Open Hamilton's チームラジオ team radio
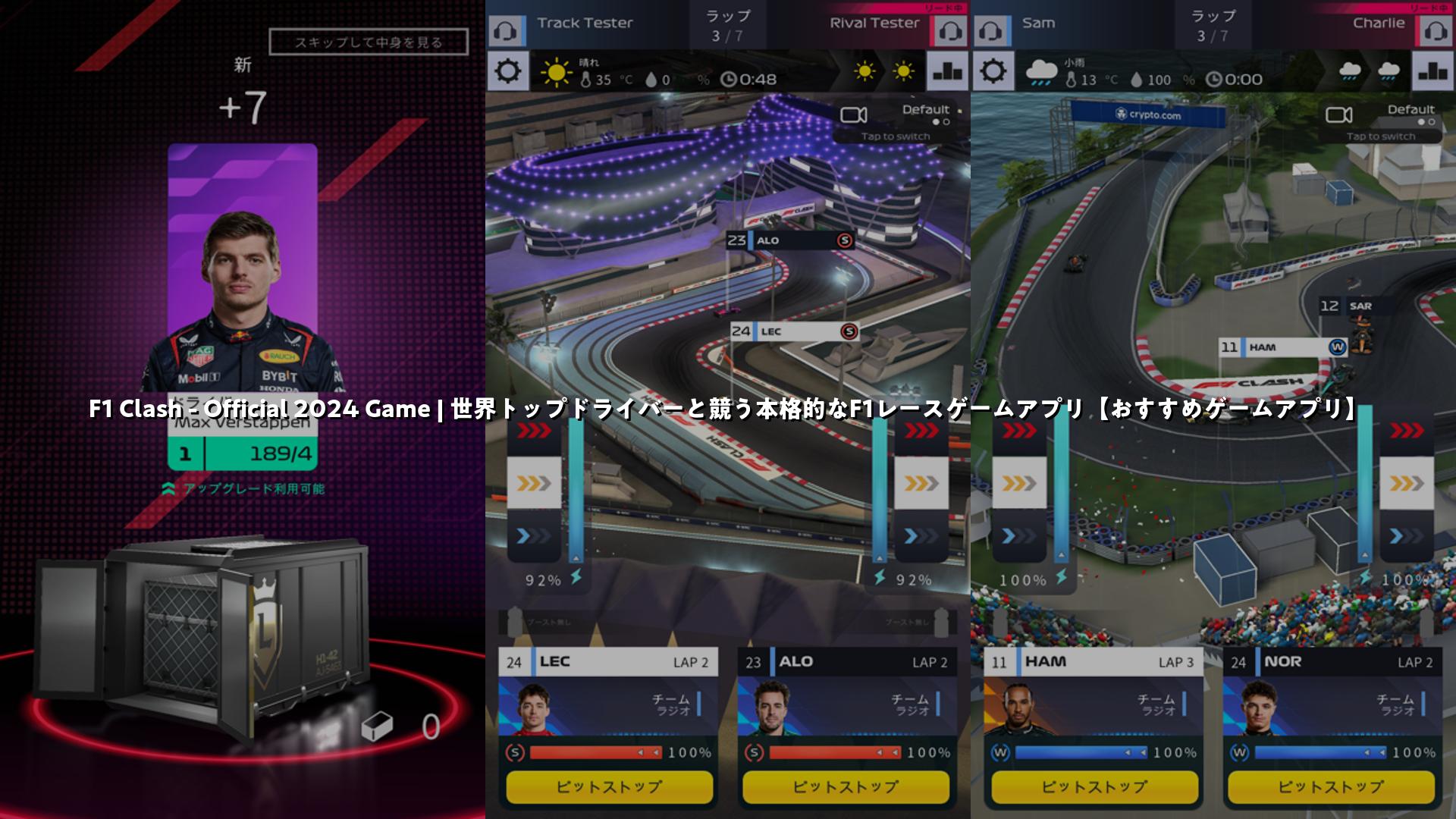 click(x=1159, y=704)
